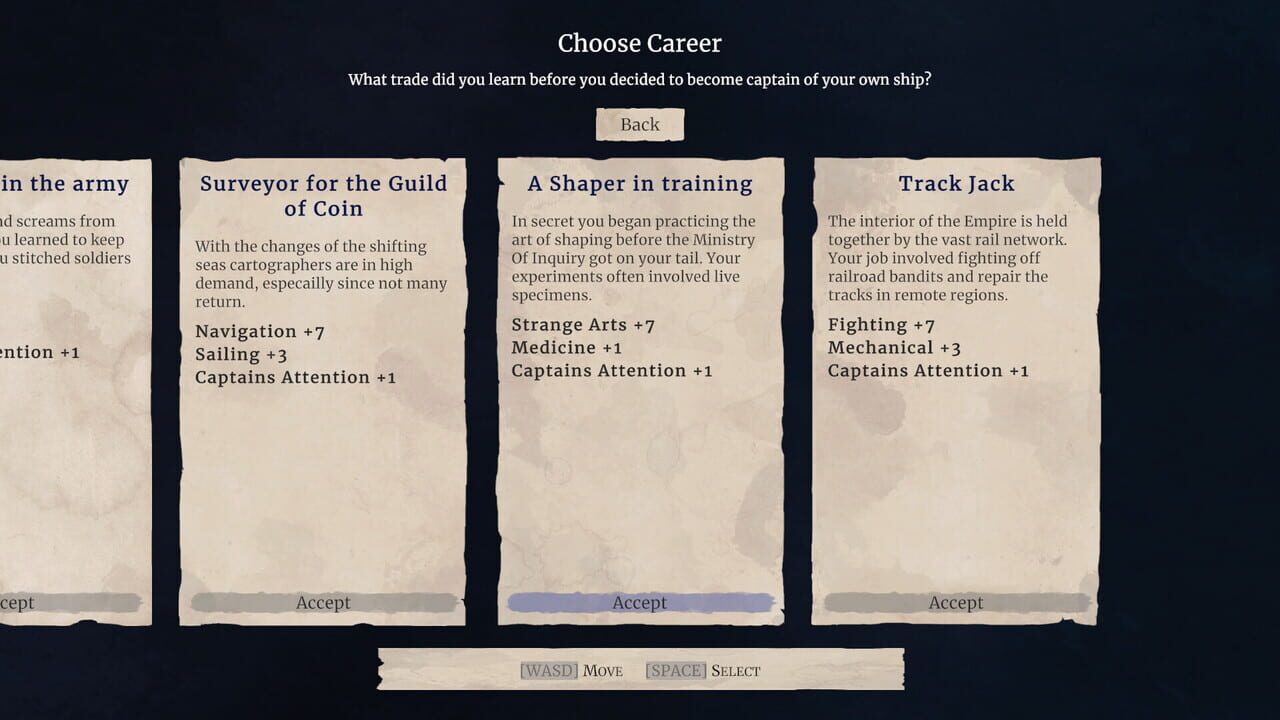Accept the Surveyor for the Guild of Coin career
The image size is (1280, 720).
pyautogui.click(x=322, y=602)
